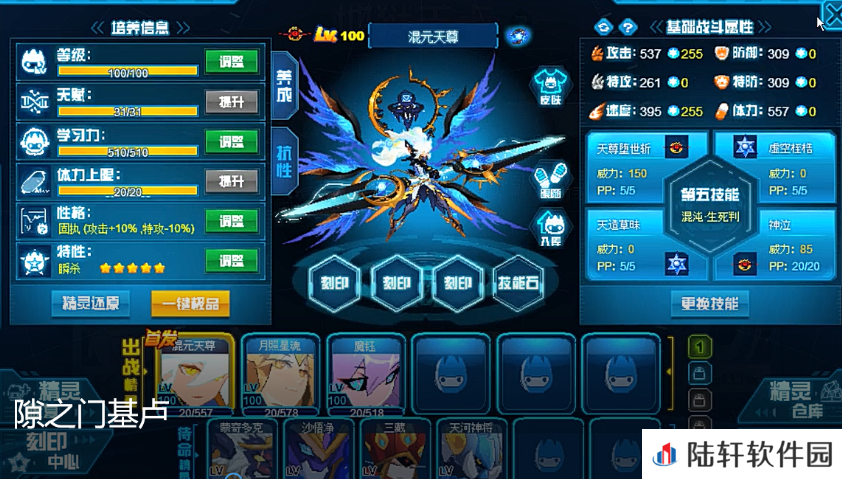Screen dimensions: 842x479
Task: Adjust learning power (学习力) with 调整
Action: pyautogui.click(x=231, y=140)
